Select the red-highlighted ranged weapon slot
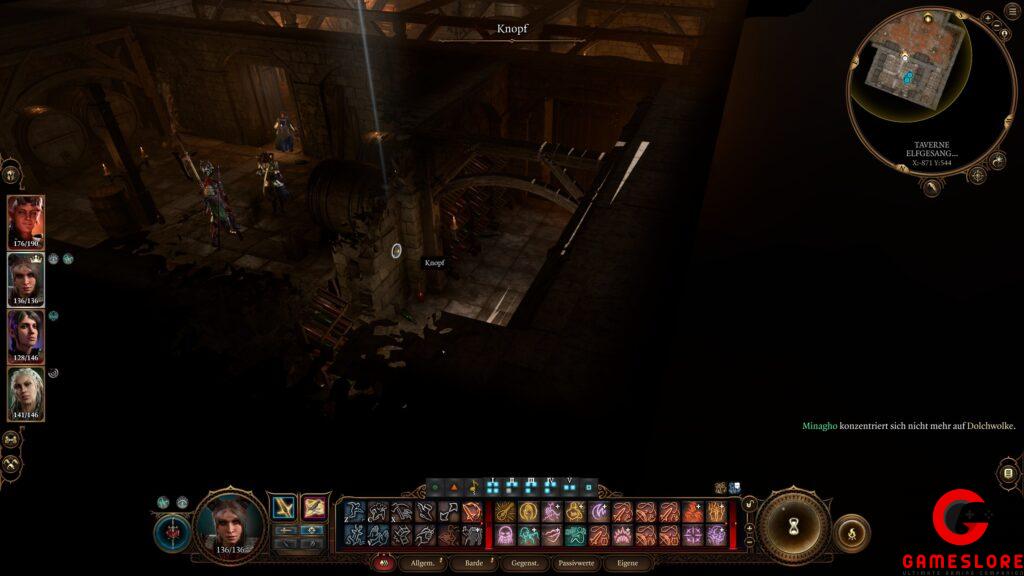 point(315,508)
